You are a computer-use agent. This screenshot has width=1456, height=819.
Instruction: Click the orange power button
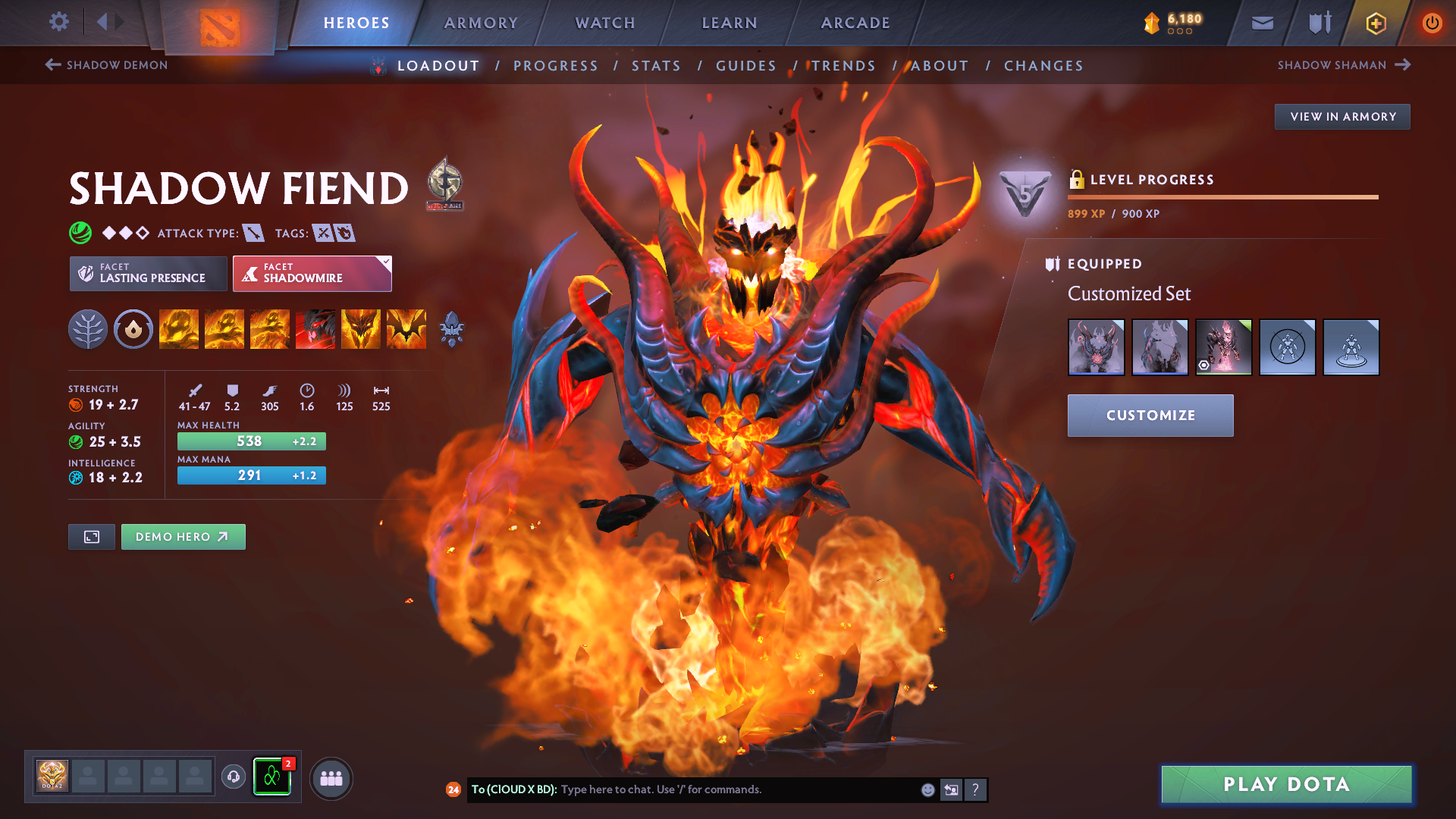coord(1432,23)
